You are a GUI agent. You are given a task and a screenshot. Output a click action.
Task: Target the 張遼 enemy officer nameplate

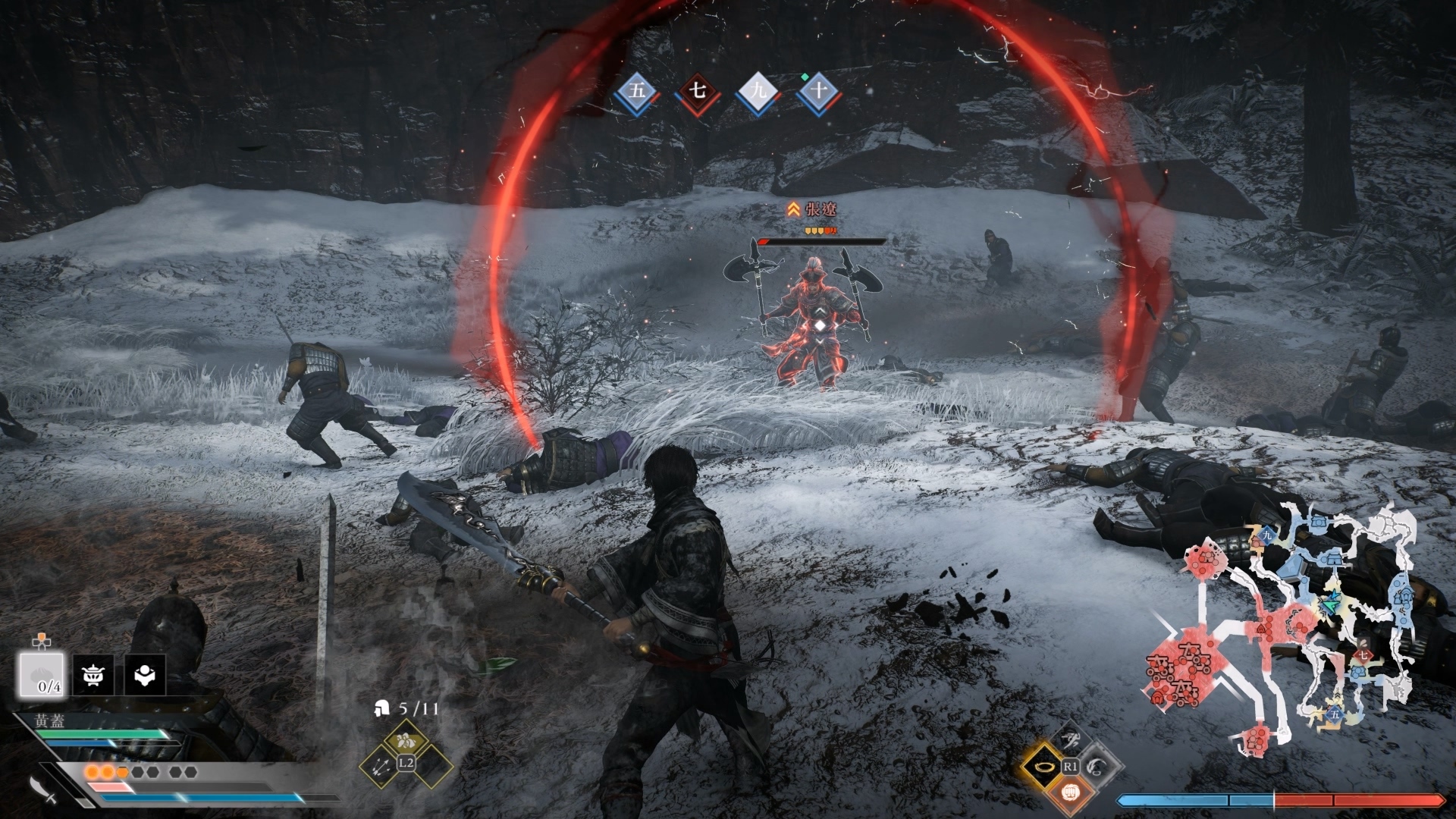coord(819,209)
